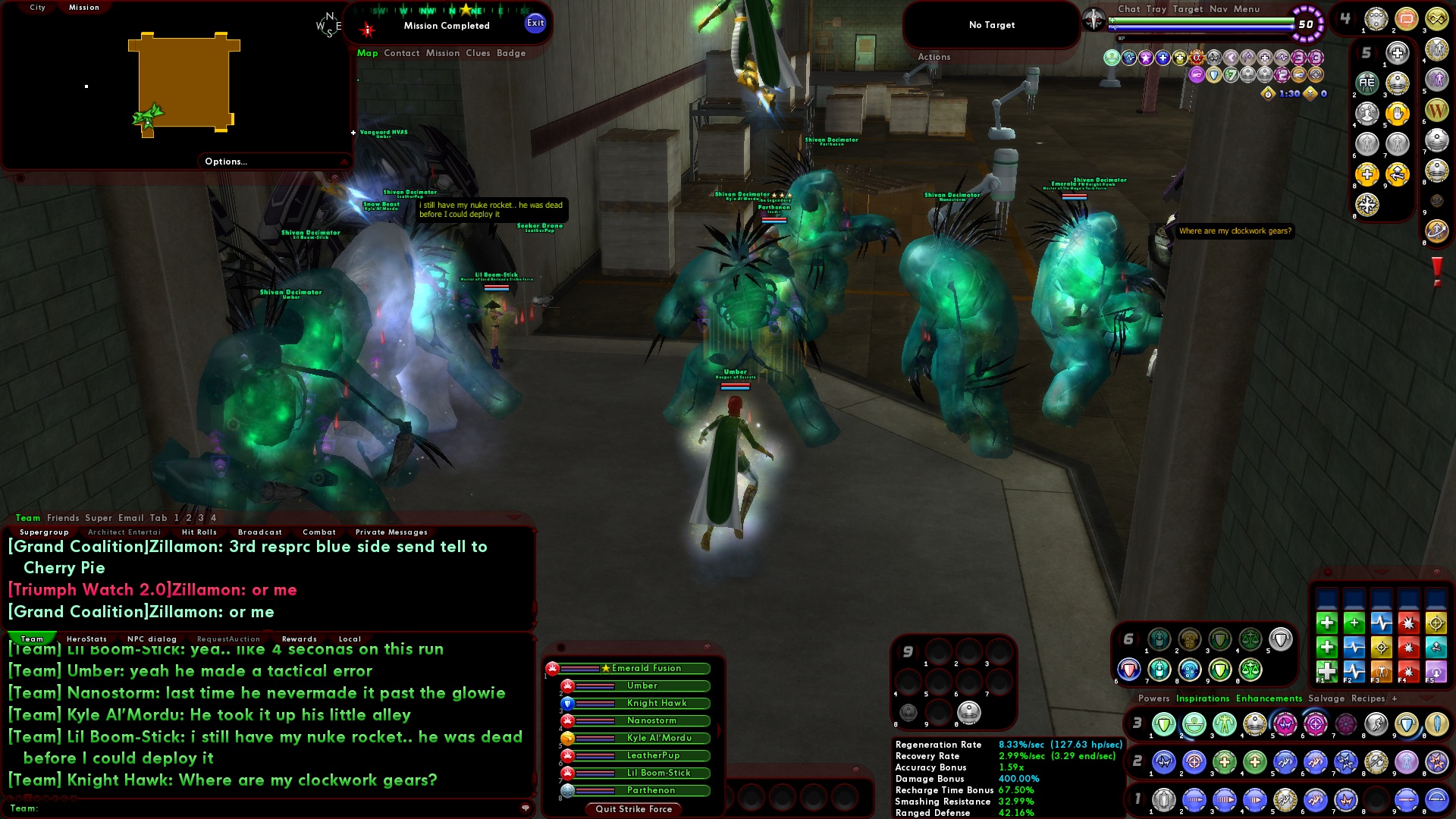This screenshot has height=819, width=1456.
Task: Switch to the Broadcast chat tab
Action: click(x=259, y=532)
